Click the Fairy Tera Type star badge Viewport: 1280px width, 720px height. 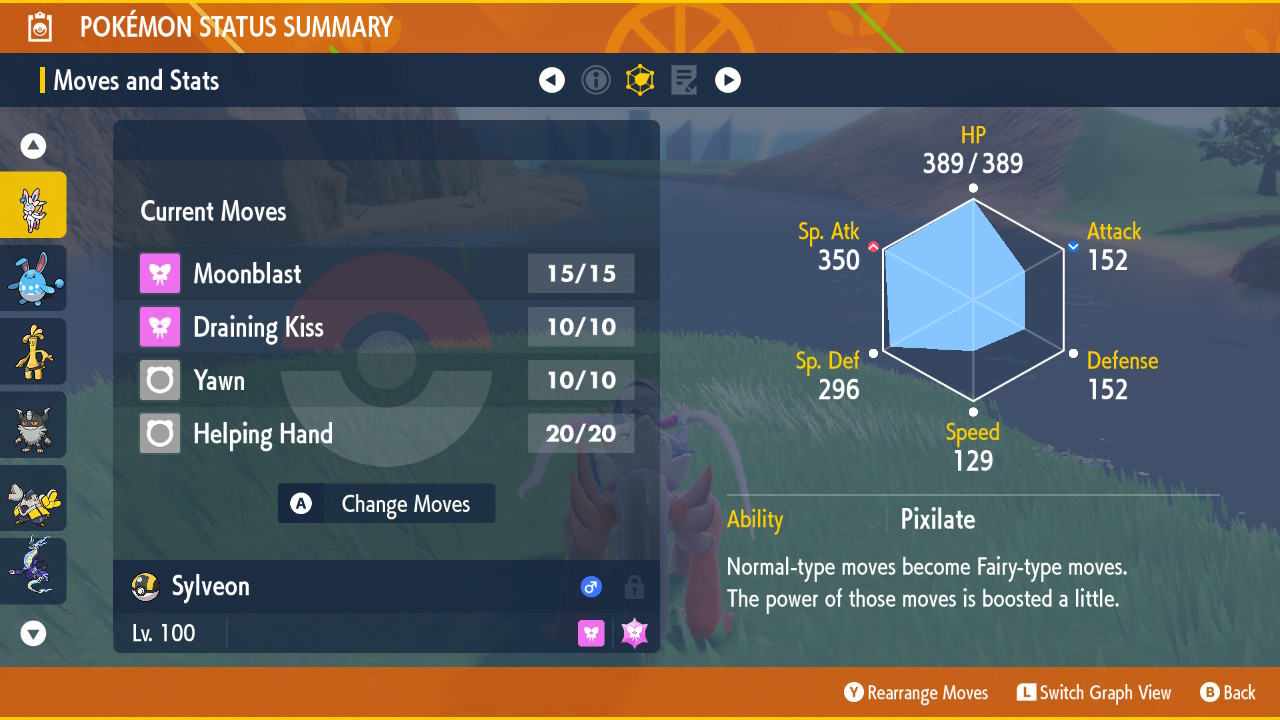(x=634, y=633)
